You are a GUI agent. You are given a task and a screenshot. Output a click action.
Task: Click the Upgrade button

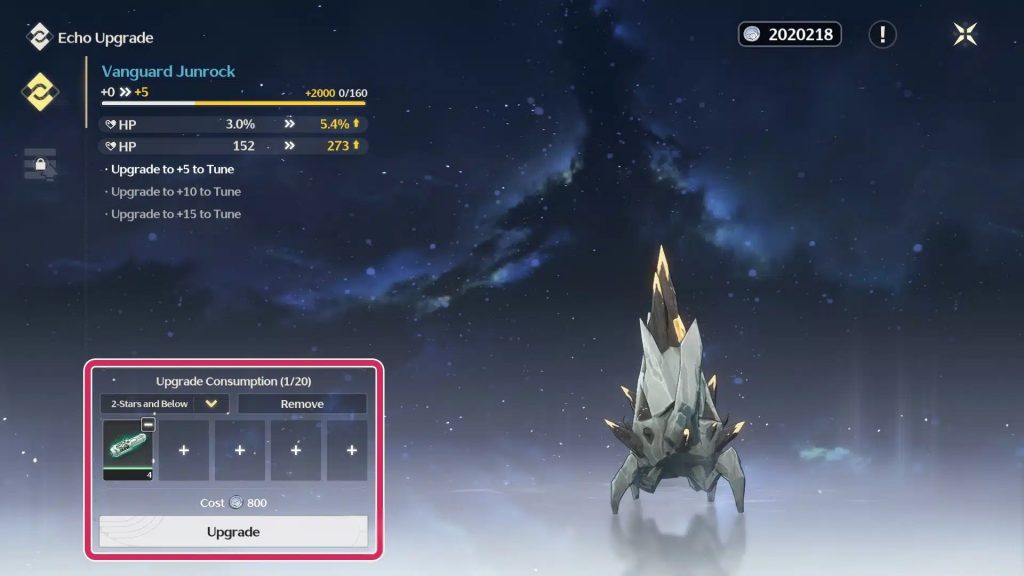point(233,532)
